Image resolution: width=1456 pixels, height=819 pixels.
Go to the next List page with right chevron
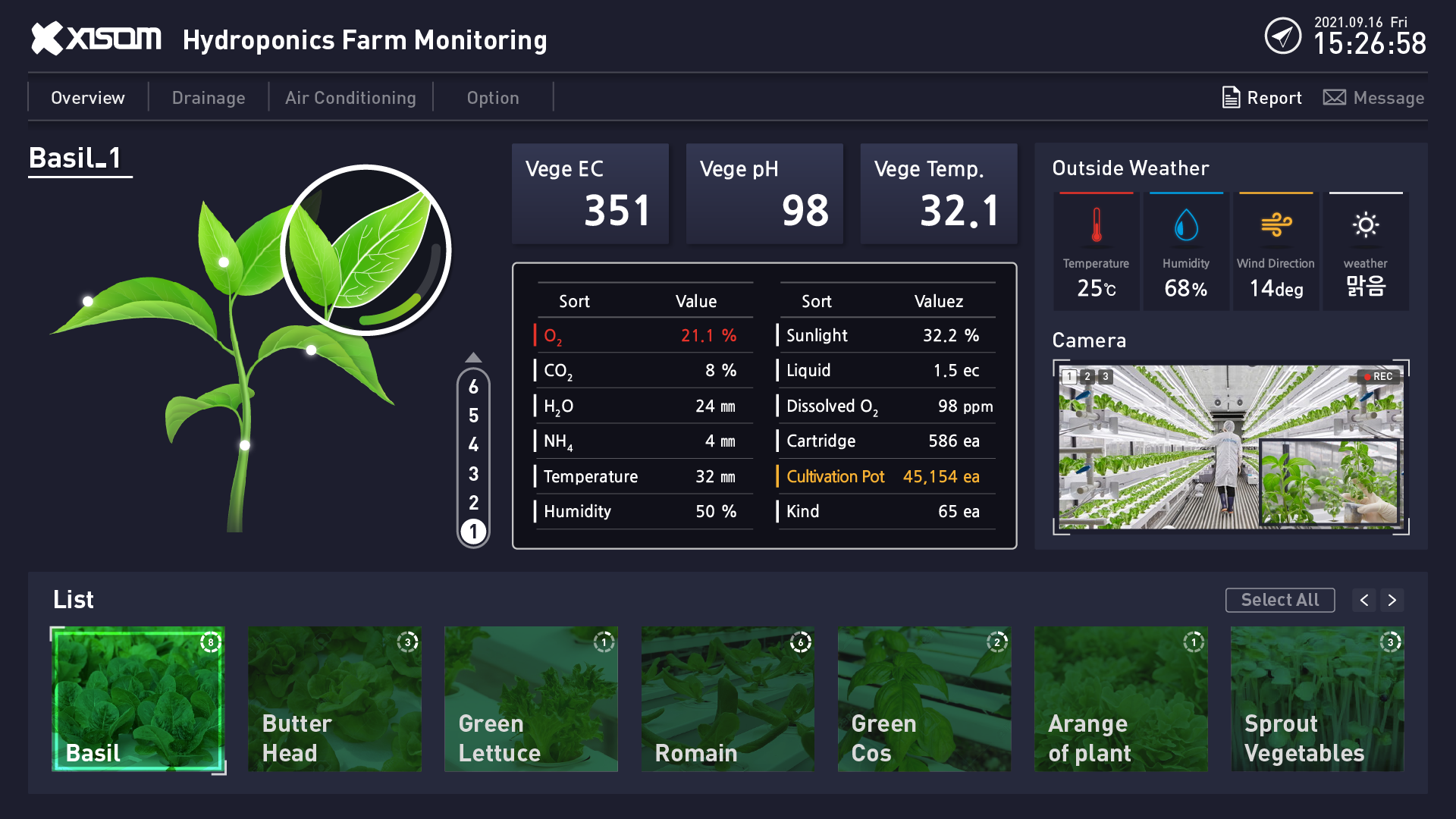pyautogui.click(x=1392, y=600)
